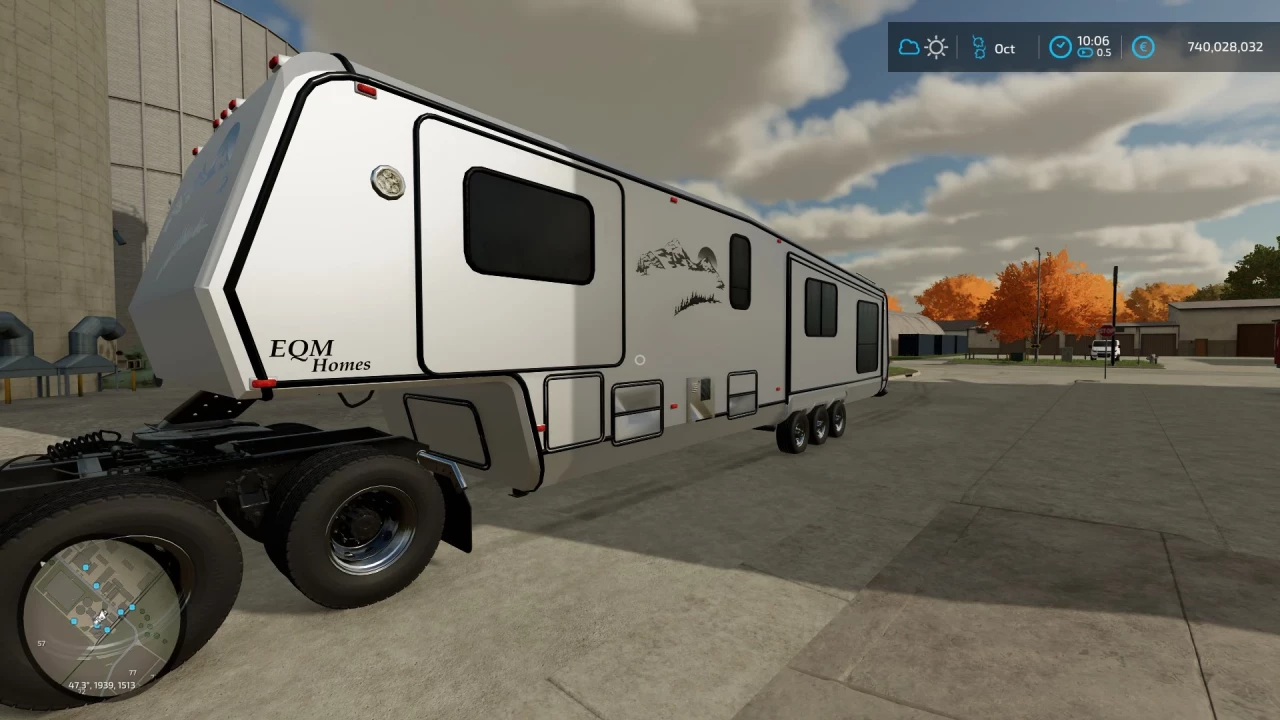Click field number 57 on the minimap
Screen dimensions: 1280x720
[x=41, y=643]
